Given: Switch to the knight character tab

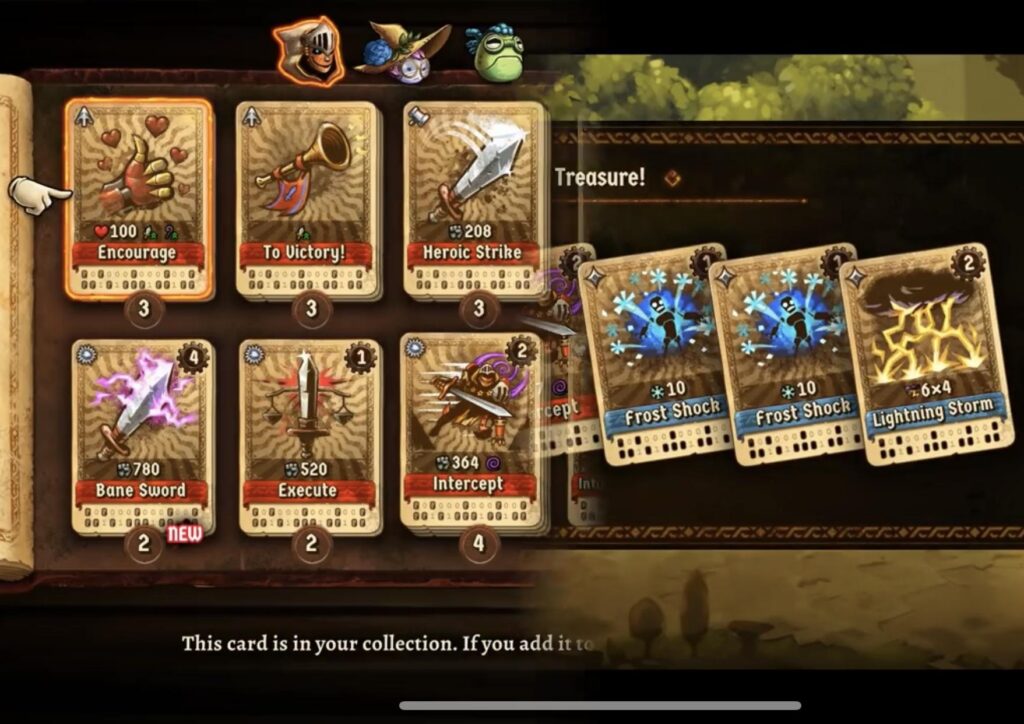Looking at the screenshot, I should (308, 50).
